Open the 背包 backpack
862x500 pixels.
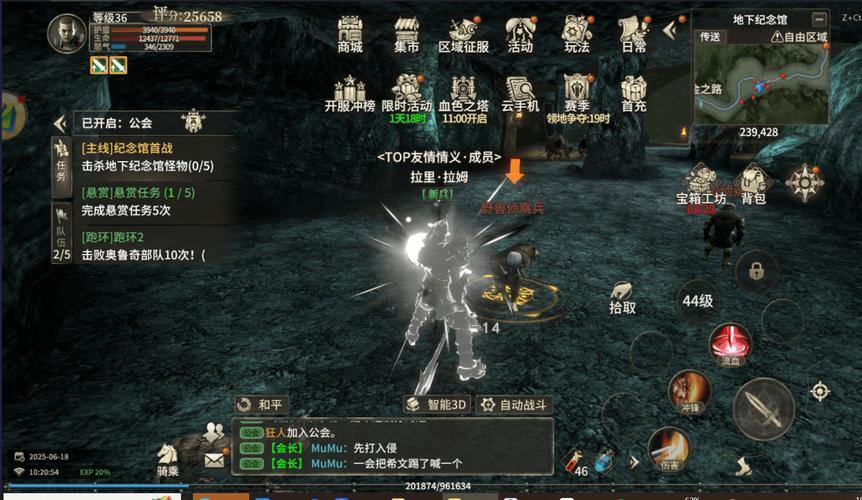tap(753, 183)
